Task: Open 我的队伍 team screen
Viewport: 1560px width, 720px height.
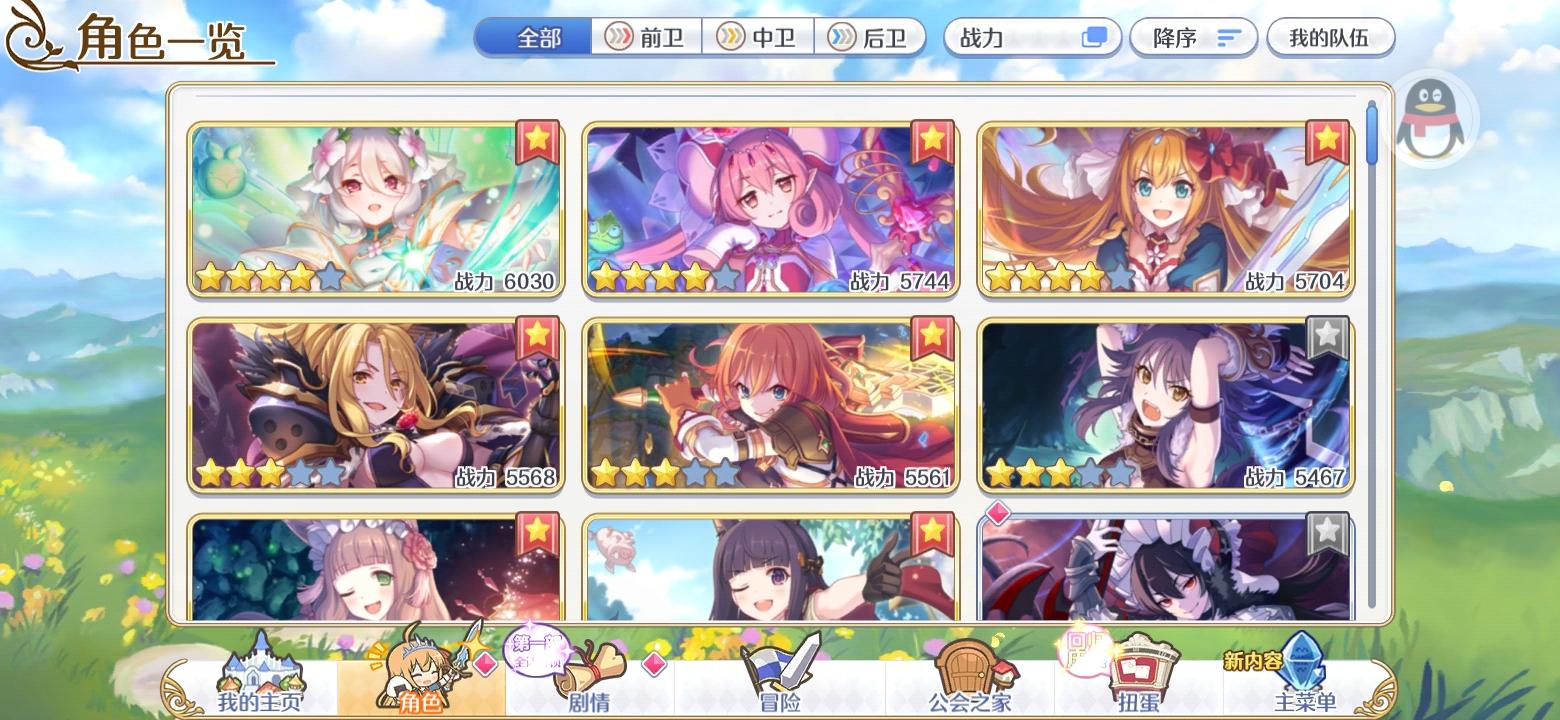Action: [x=1330, y=37]
